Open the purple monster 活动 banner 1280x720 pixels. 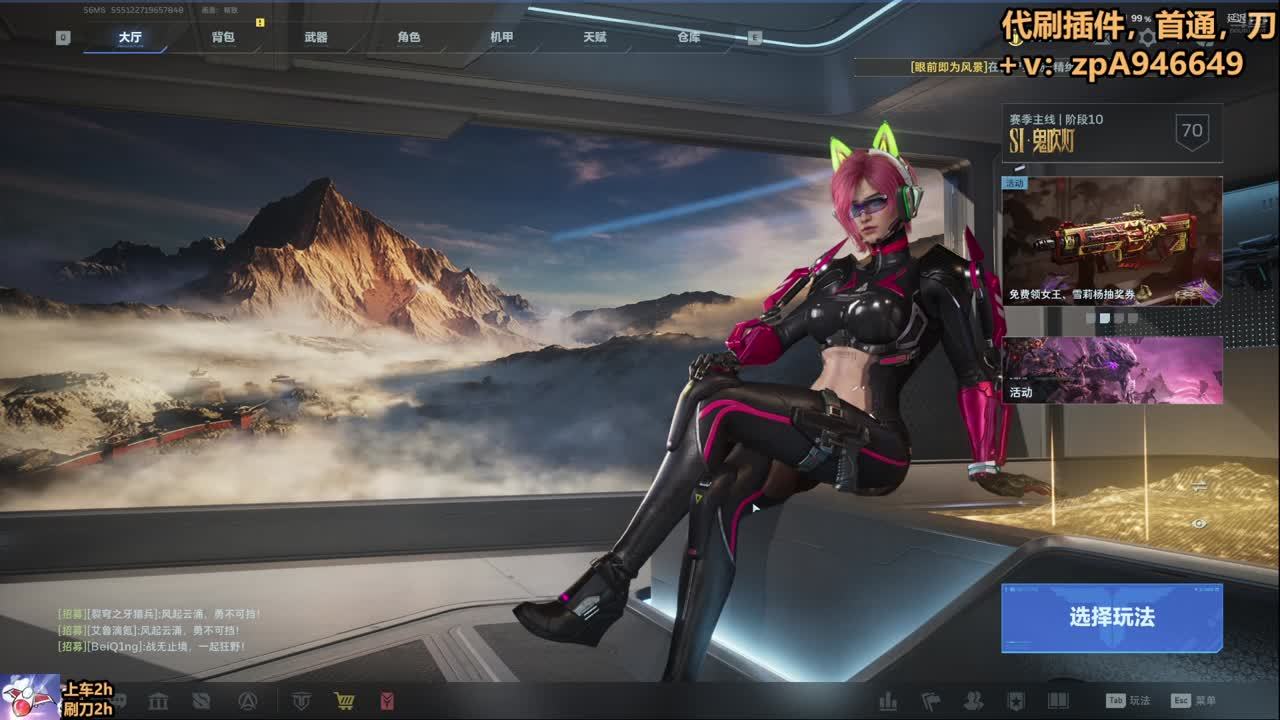pyautogui.click(x=1112, y=369)
